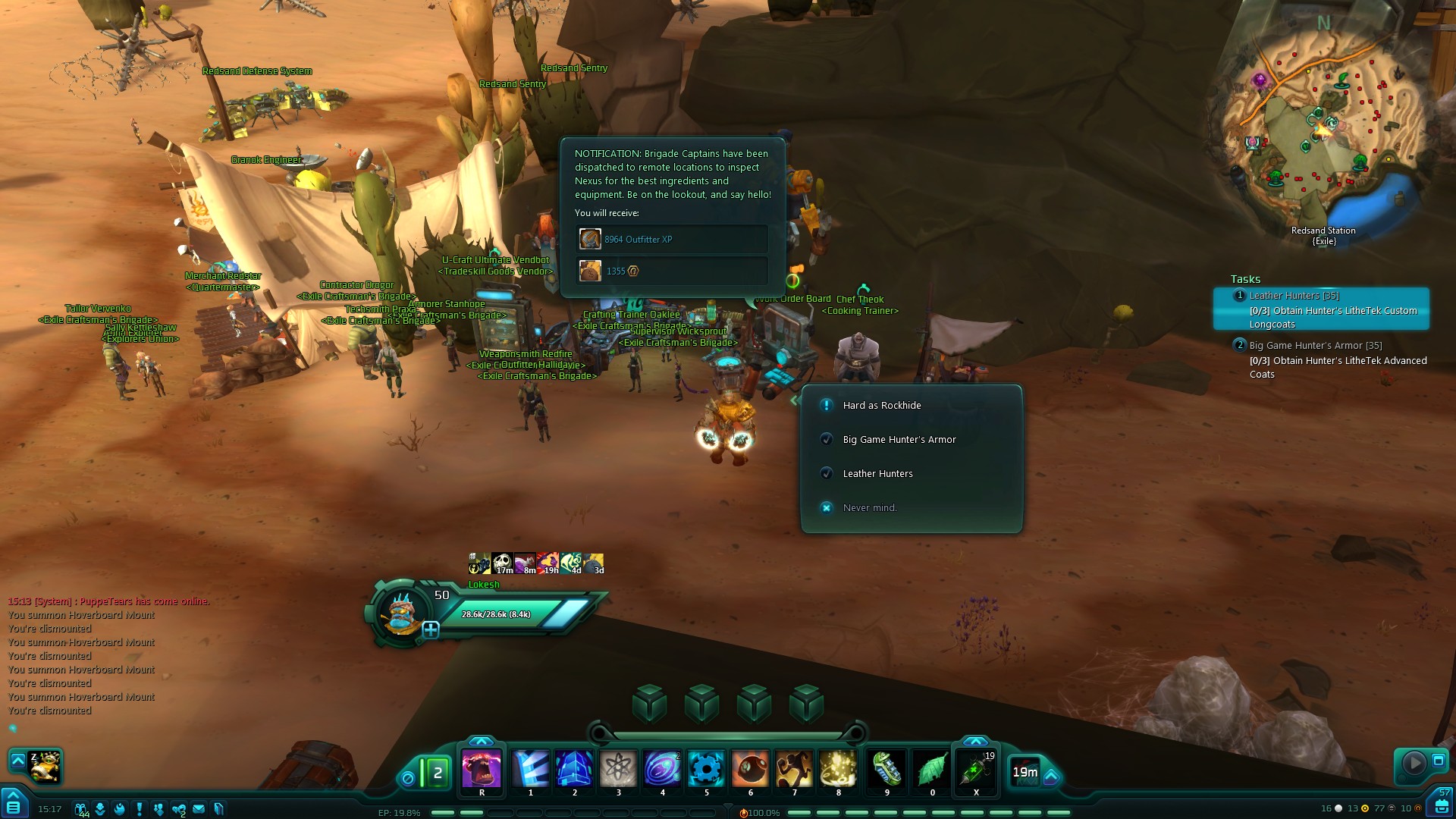Open the gift box rewards icon
Screen dimensions: 1456x819
tap(80, 809)
